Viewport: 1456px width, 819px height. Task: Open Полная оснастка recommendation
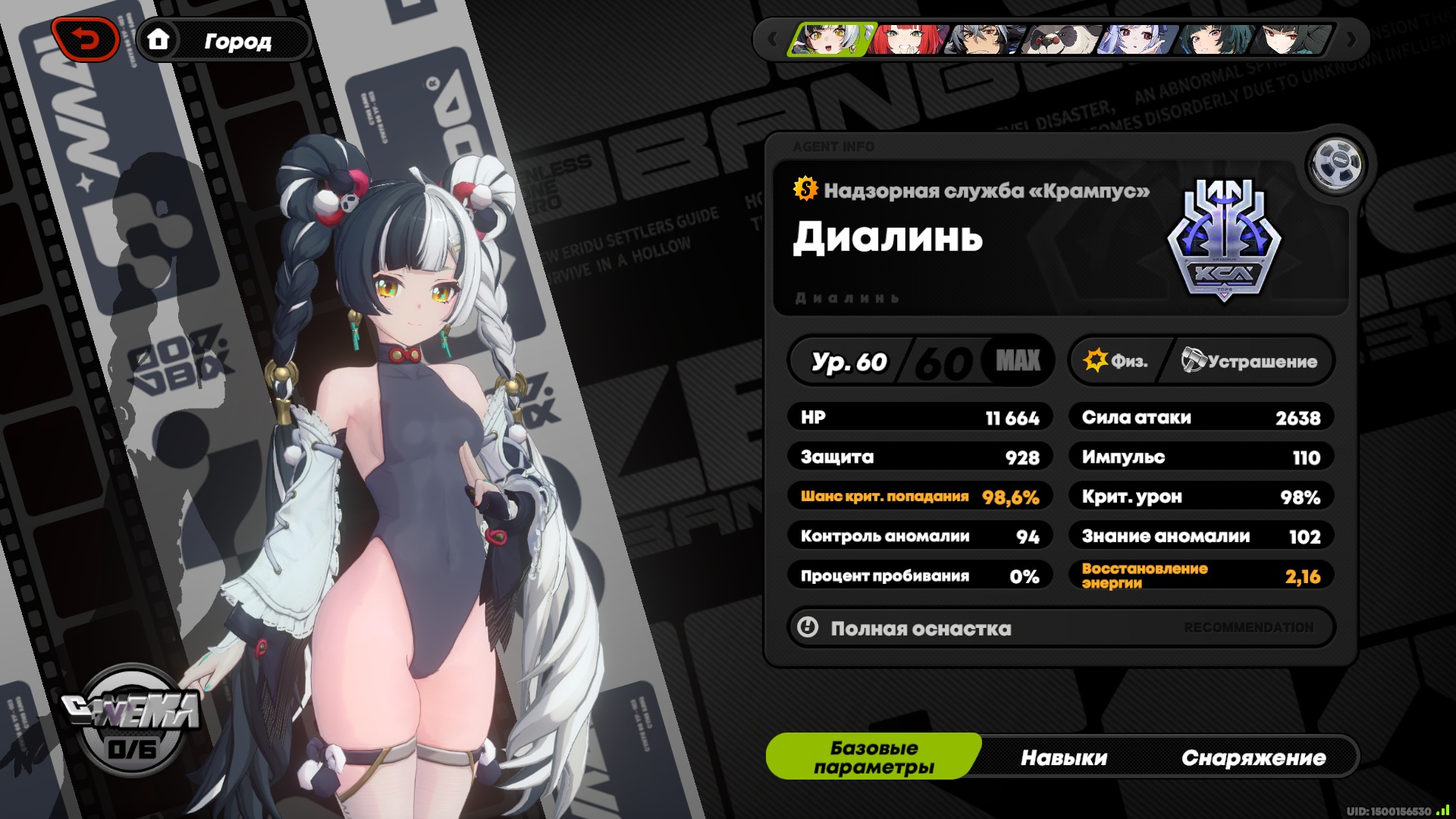pos(1060,628)
